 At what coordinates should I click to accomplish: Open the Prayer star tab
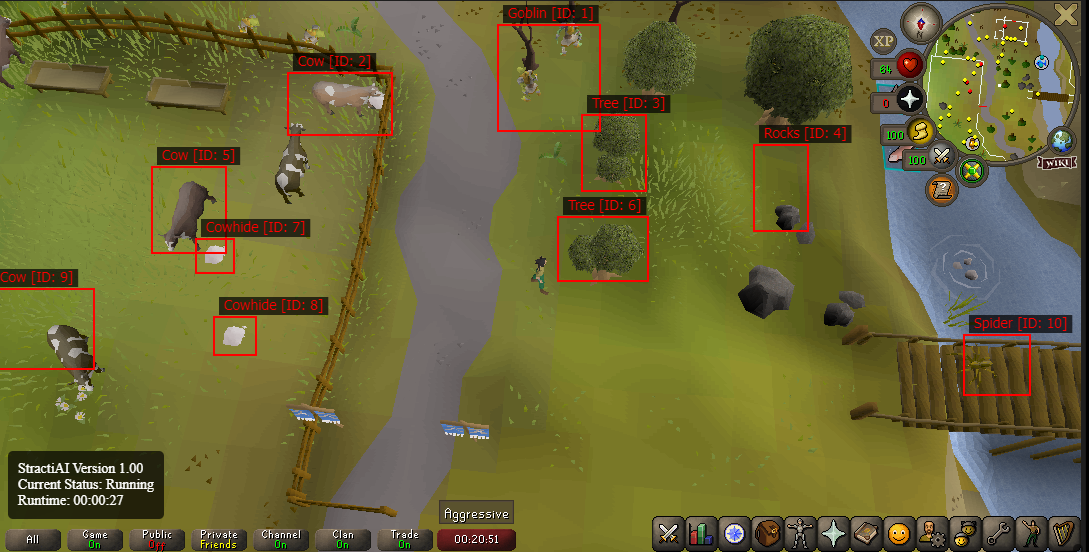(833, 533)
